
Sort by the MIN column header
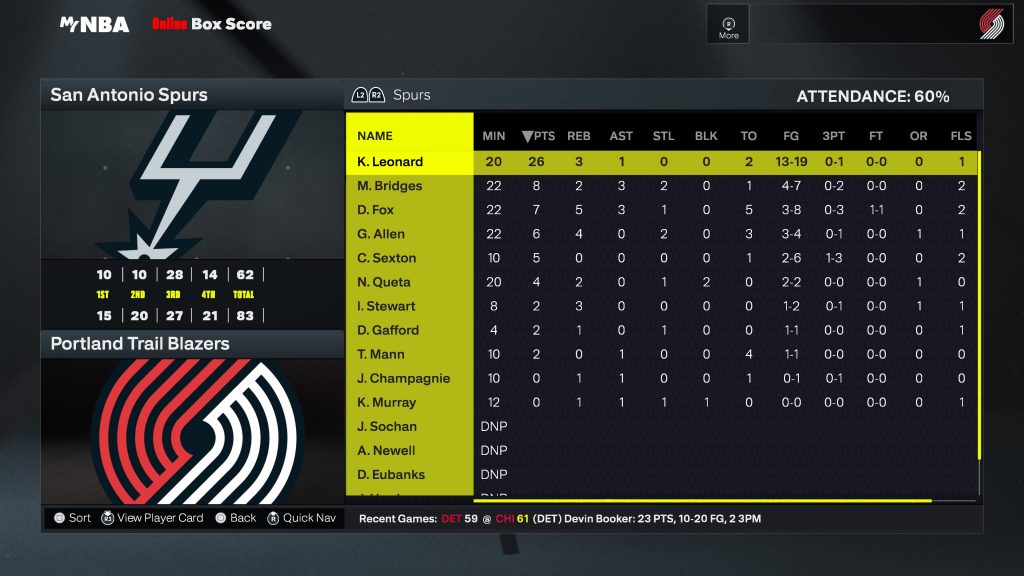pyautogui.click(x=494, y=136)
